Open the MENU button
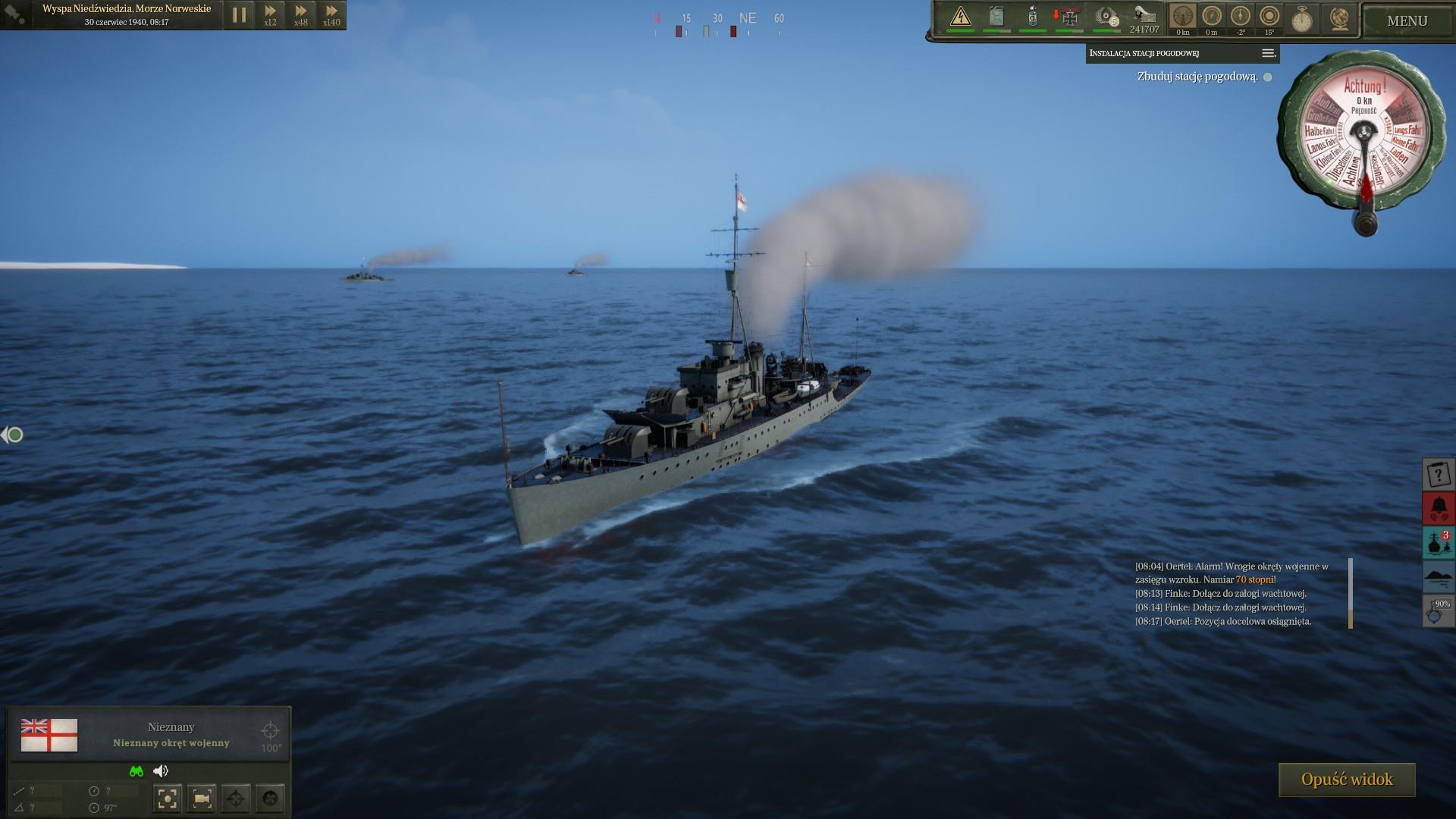The height and width of the screenshot is (819, 1456). coord(1407,21)
